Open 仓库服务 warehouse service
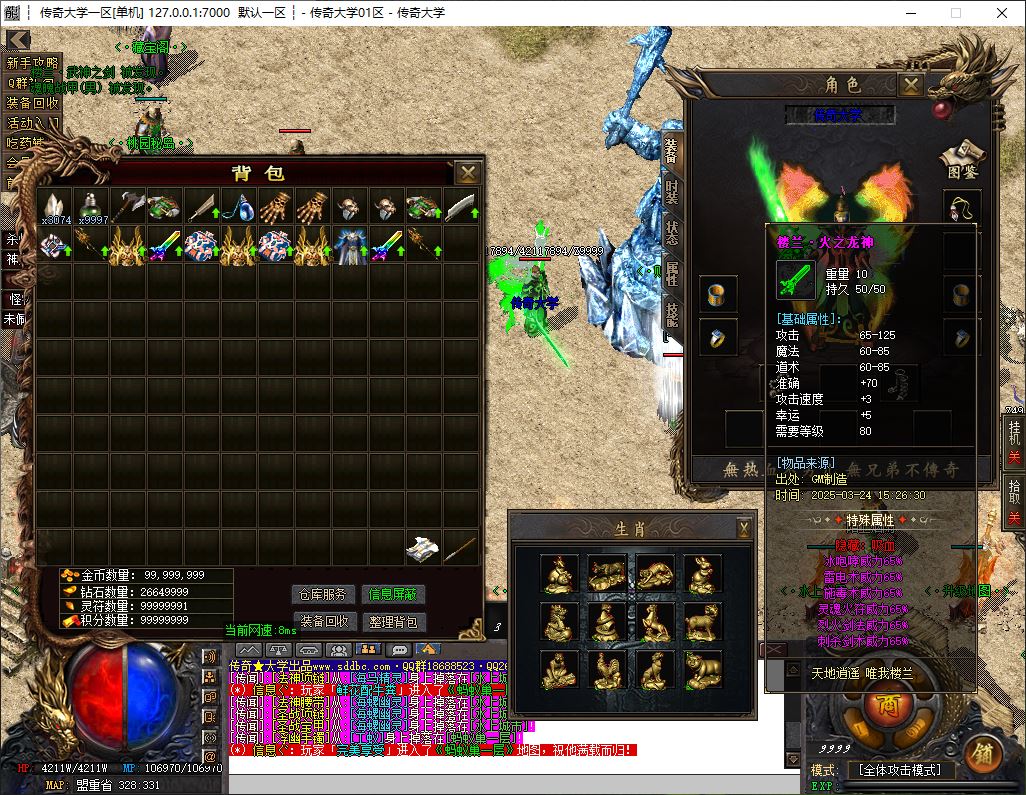This screenshot has height=795, width=1026. coord(324,595)
